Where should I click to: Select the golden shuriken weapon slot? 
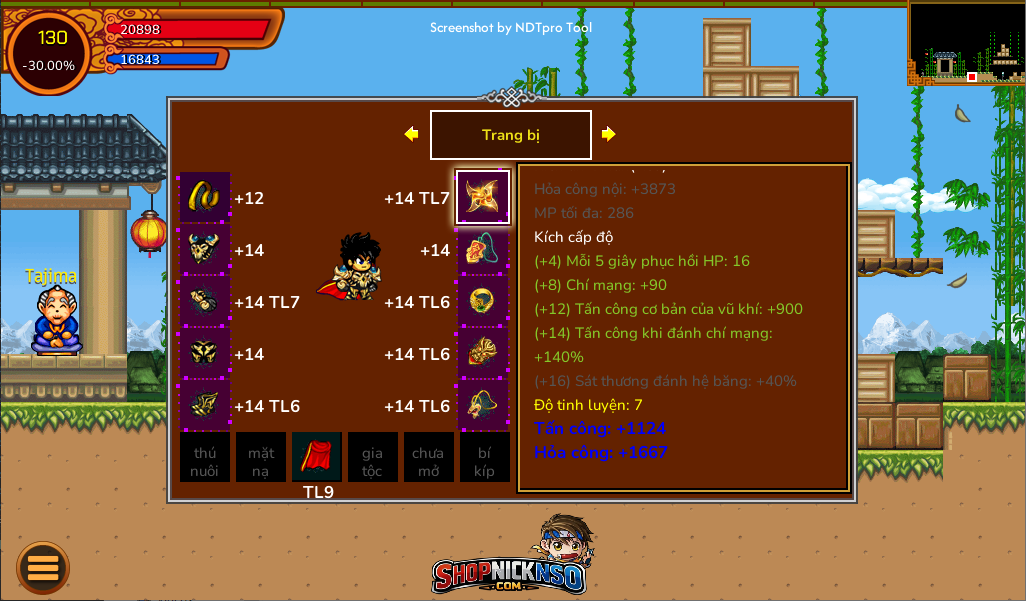point(483,197)
